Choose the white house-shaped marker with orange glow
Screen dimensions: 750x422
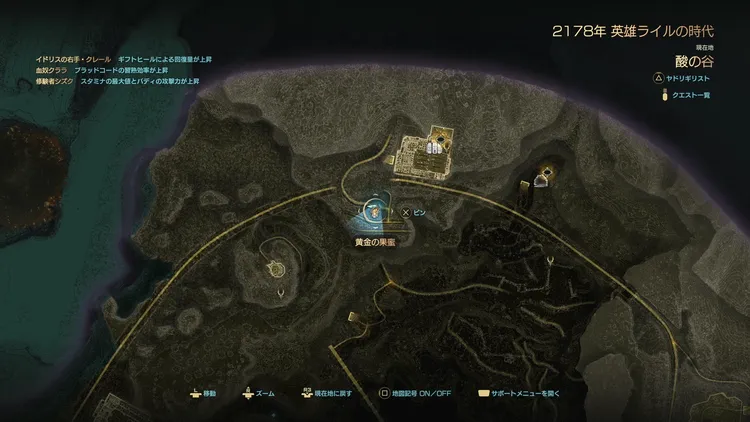(542, 180)
